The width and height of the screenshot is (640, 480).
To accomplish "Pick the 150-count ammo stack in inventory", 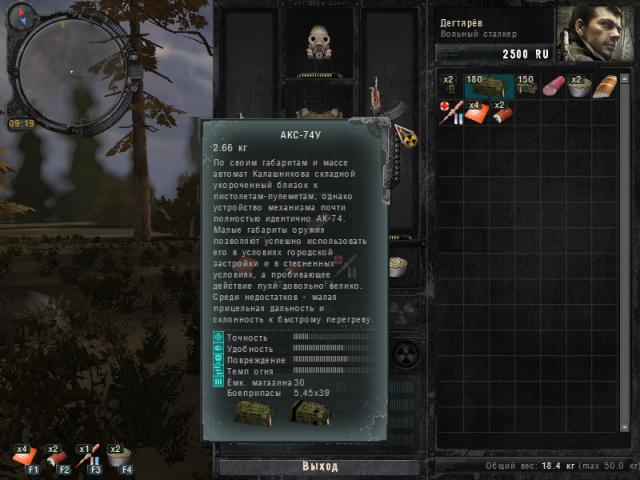I will click(x=526, y=86).
